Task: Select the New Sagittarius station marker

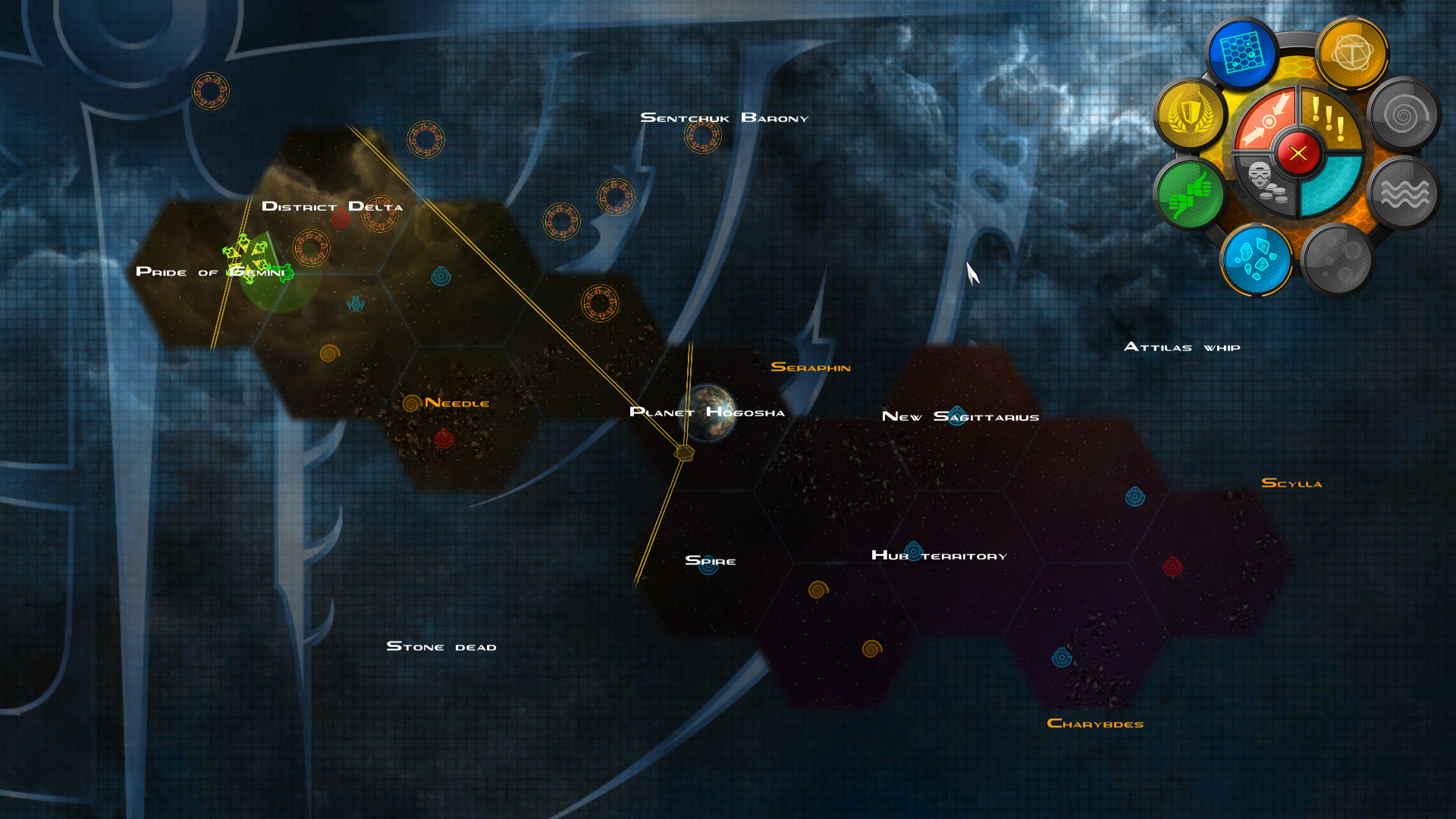Action: tap(957, 416)
